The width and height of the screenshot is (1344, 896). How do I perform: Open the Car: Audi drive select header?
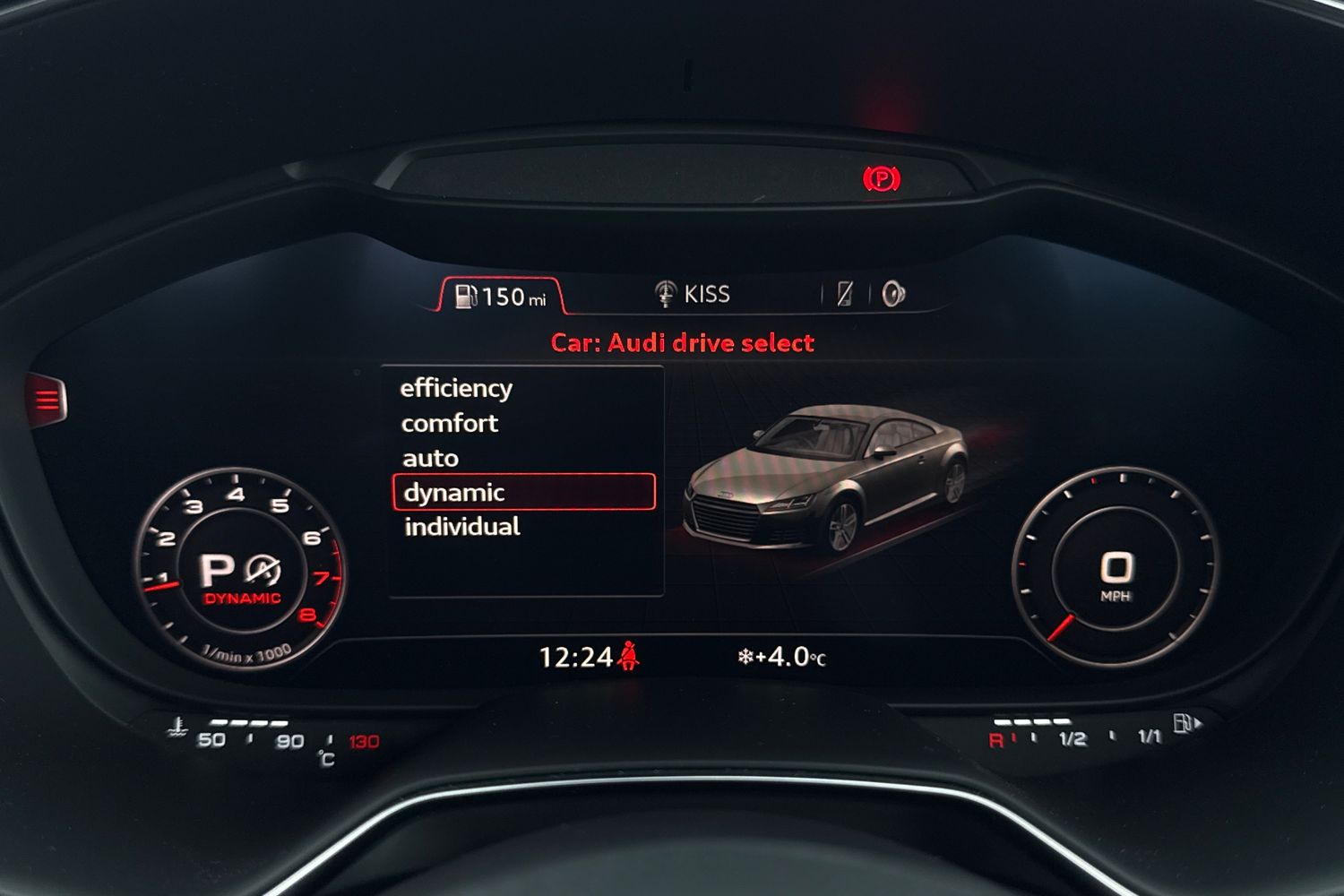[682, 342]
